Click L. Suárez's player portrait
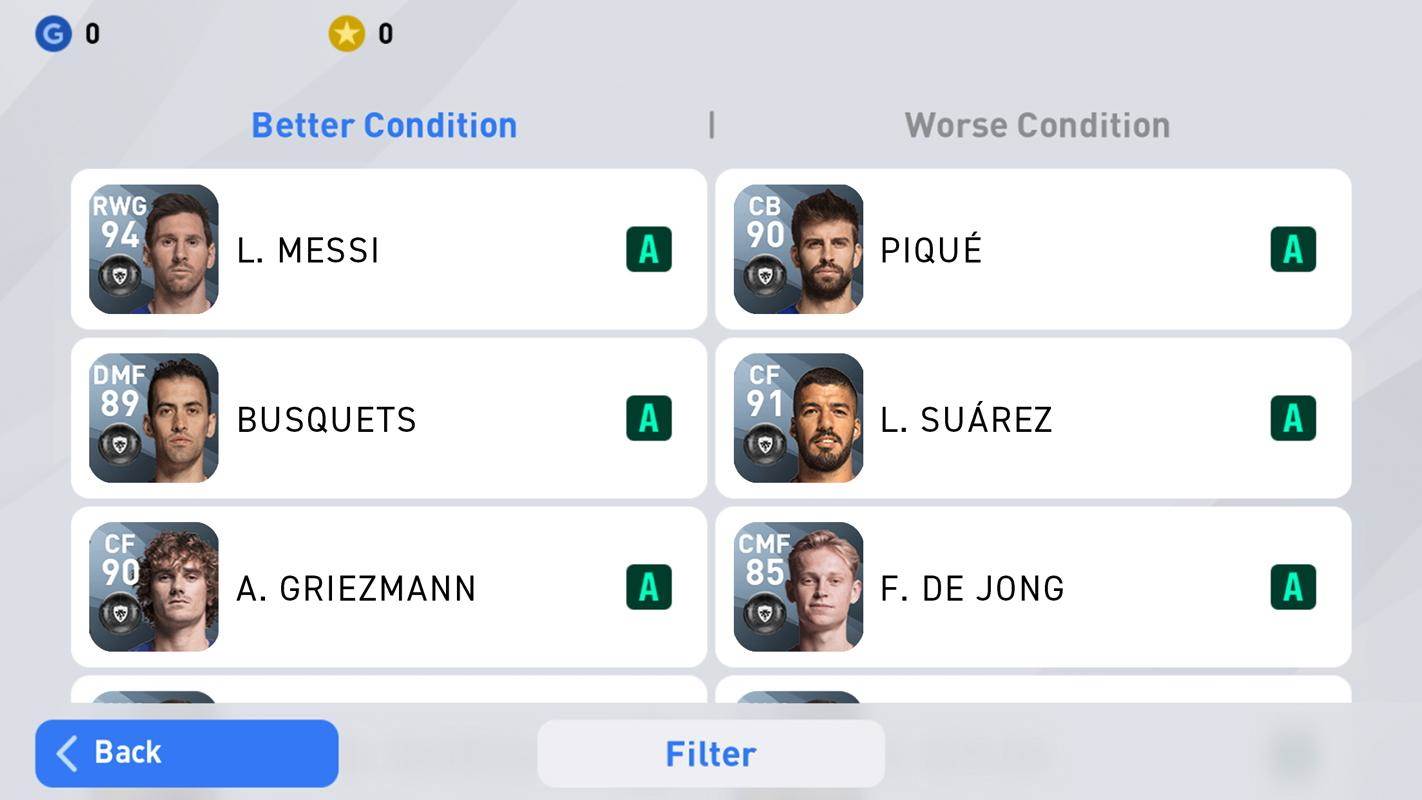 (798, 417)
